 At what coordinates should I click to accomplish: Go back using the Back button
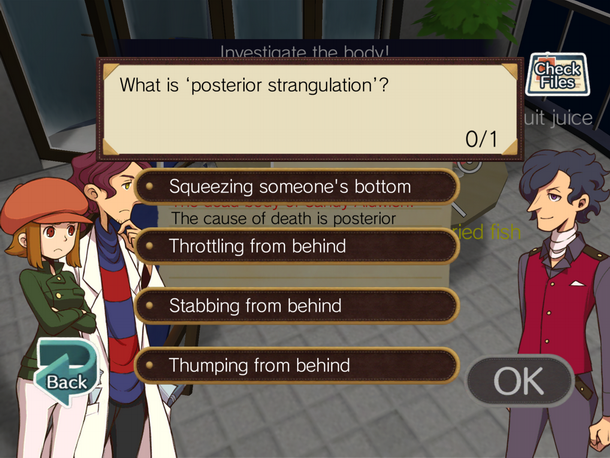pos(62,369)
